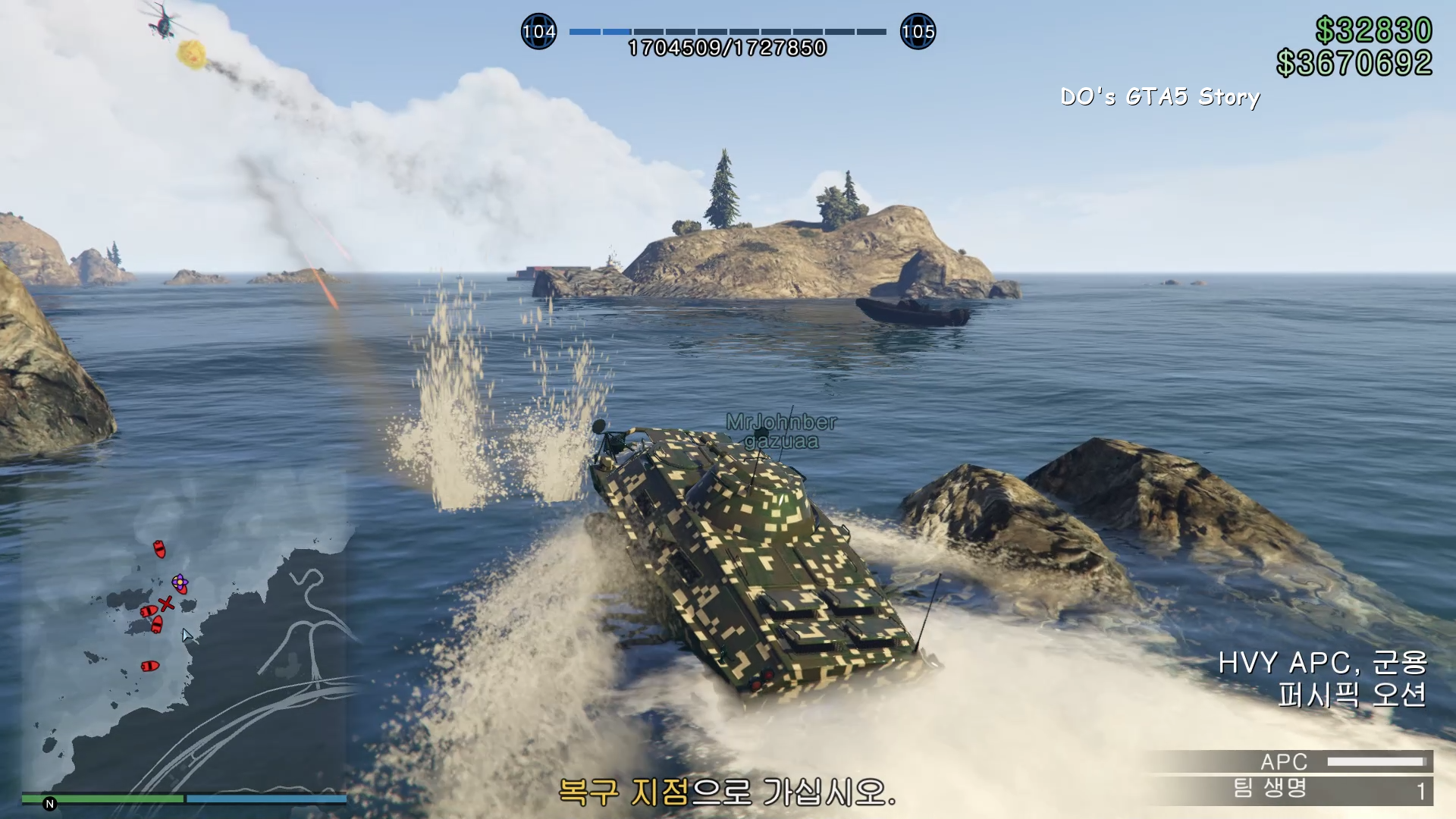Click the white player arrow on minimap
Screen dimensions: 1456x819
tap(187, 635)
